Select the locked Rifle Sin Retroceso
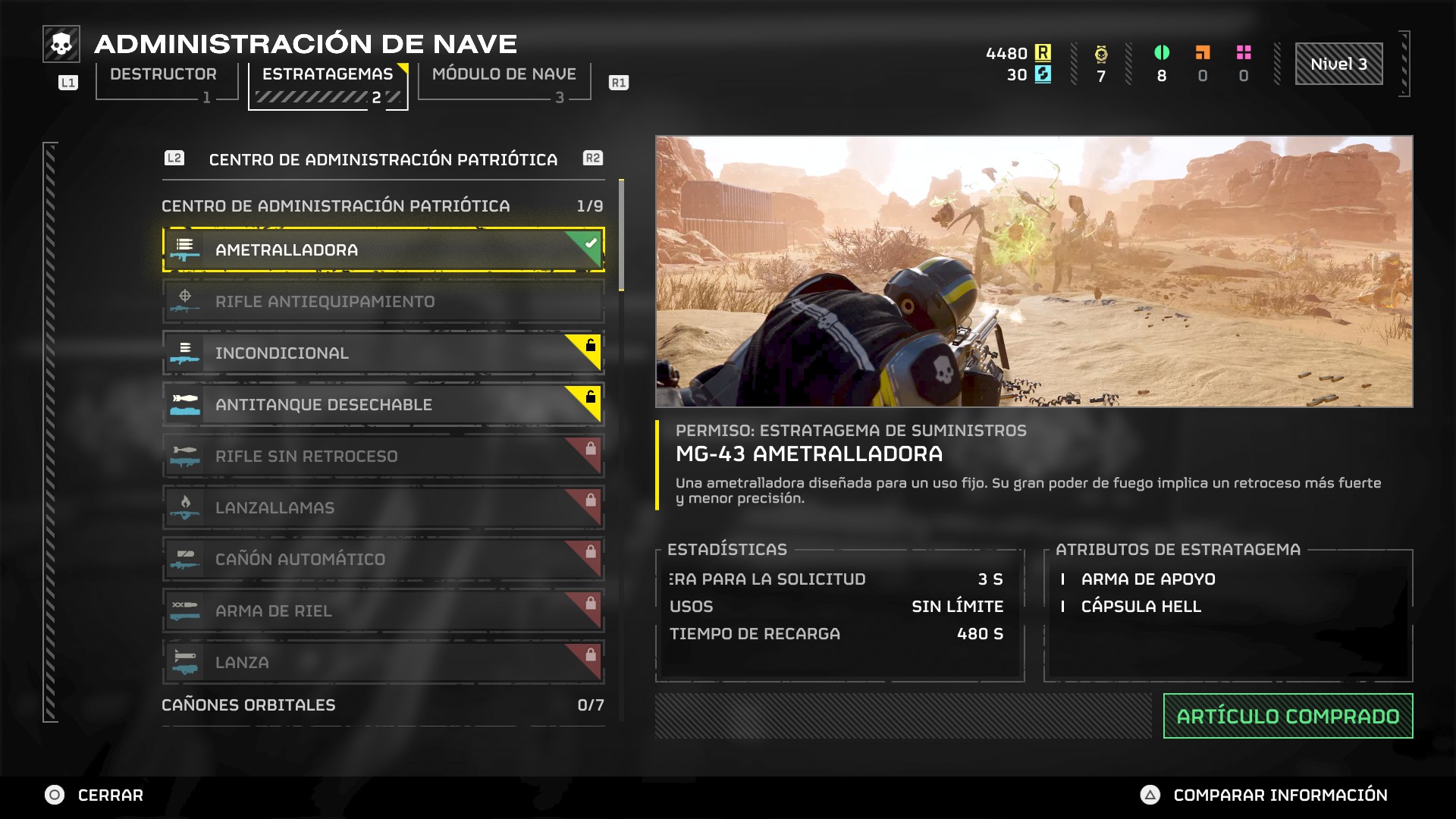Screen dimensions: 1456x819 pos(383,457)
